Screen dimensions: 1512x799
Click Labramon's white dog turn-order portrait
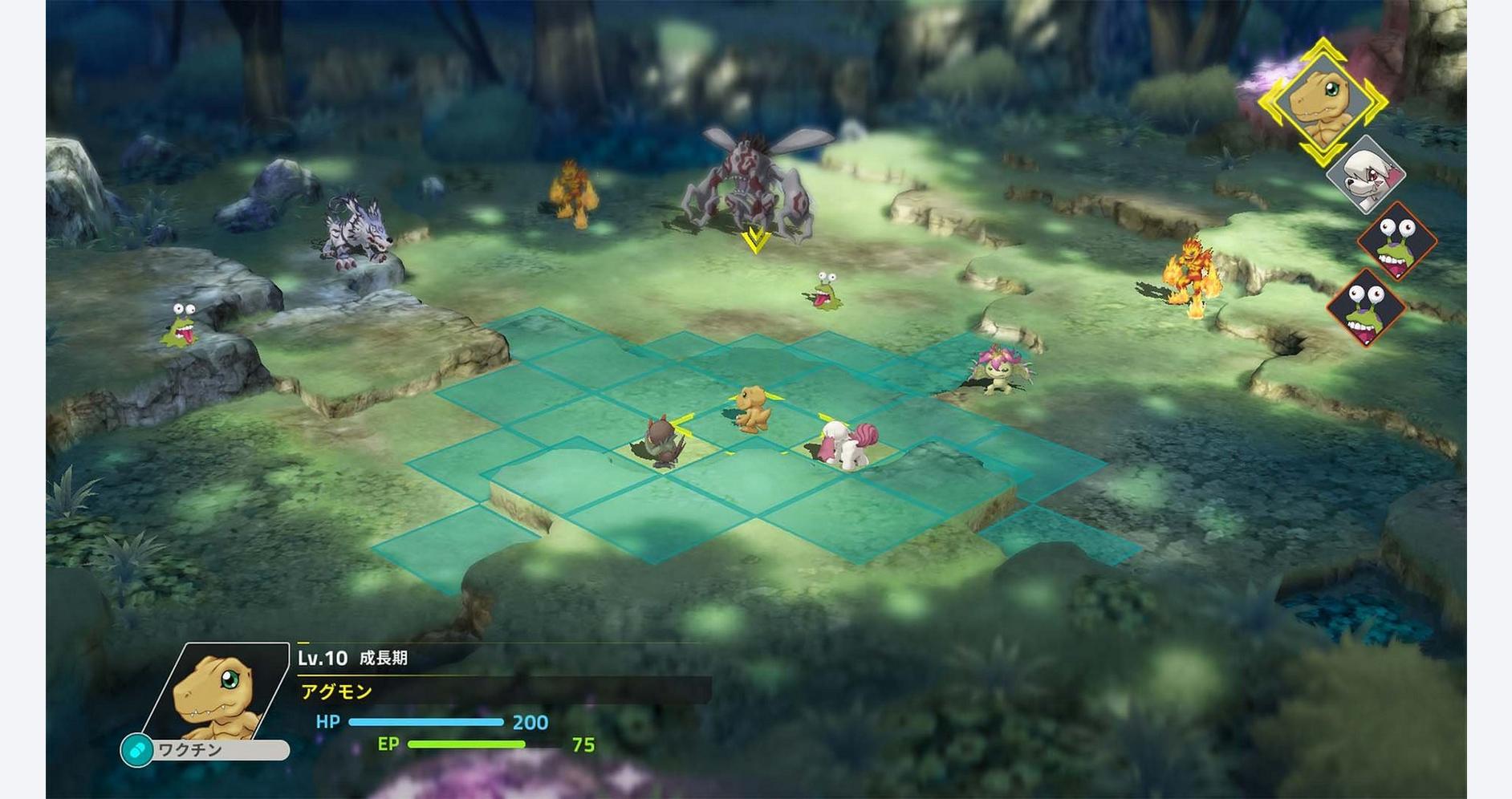tap(1365, 176)
